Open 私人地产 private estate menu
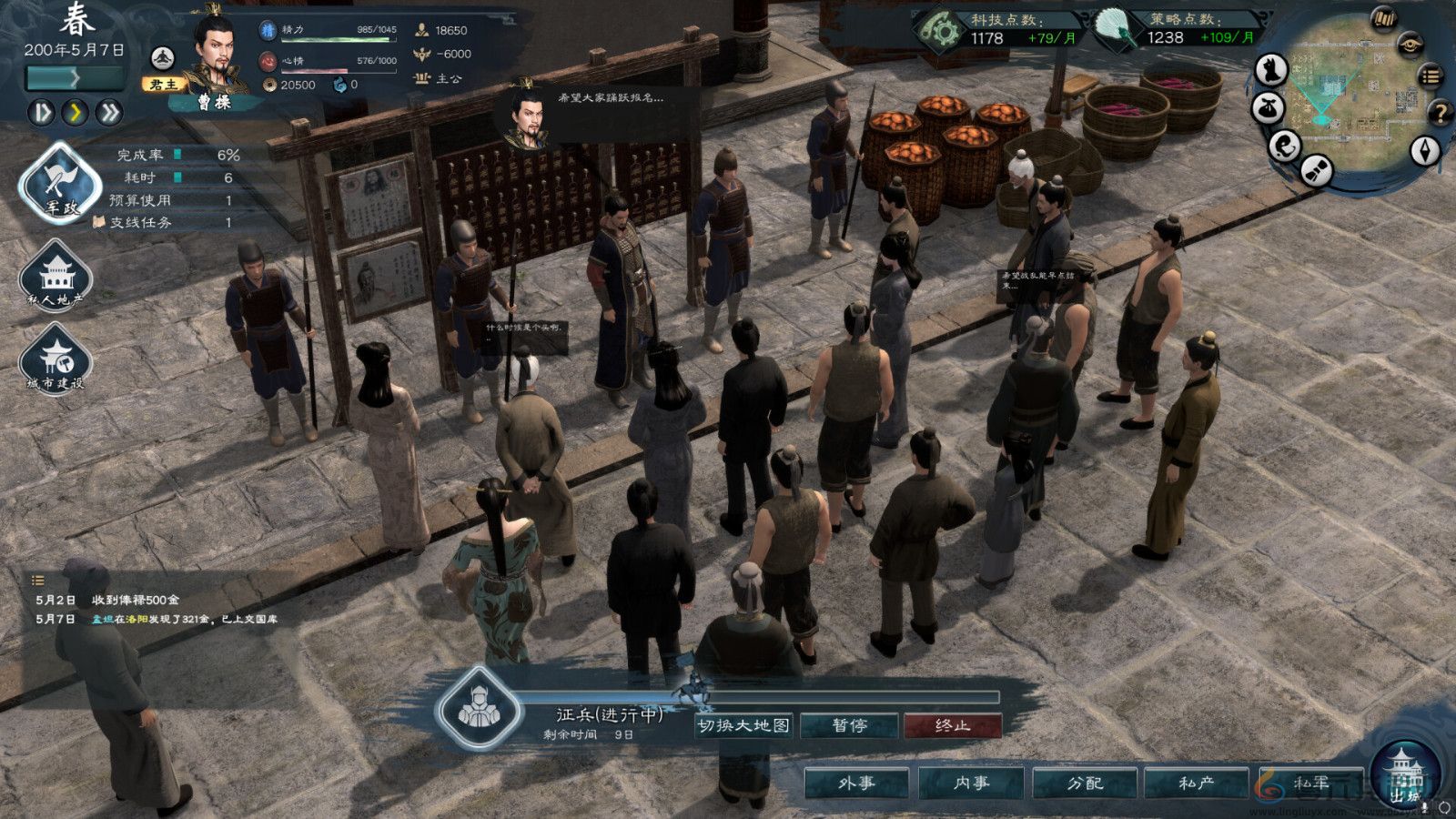Image resolution: width=1456 pixels, height=819 pixels. [x=56, y=274]
